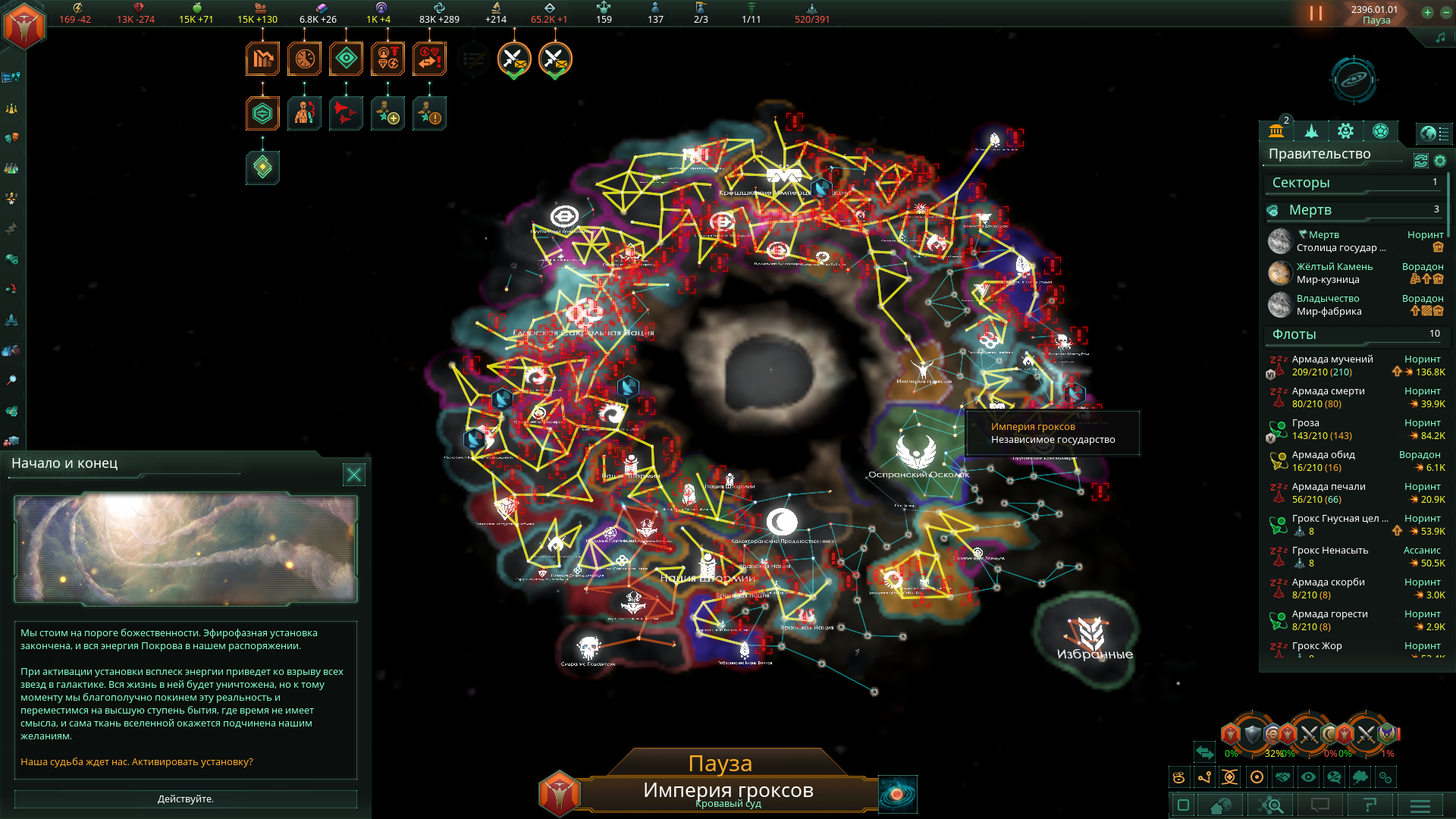
Task: Toggle the game pause button
Action: point(1316,14)
